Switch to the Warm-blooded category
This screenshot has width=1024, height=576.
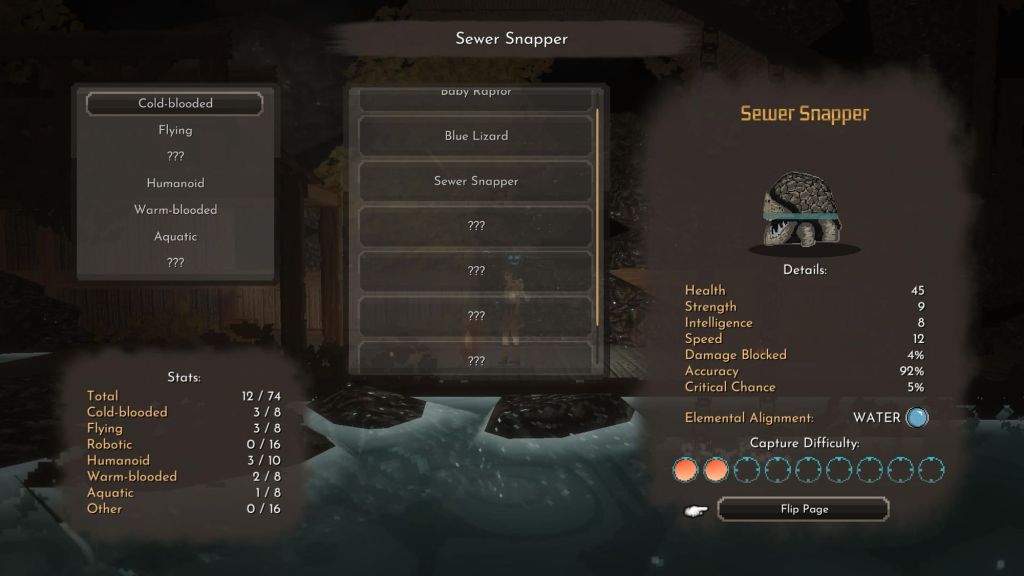175,210
